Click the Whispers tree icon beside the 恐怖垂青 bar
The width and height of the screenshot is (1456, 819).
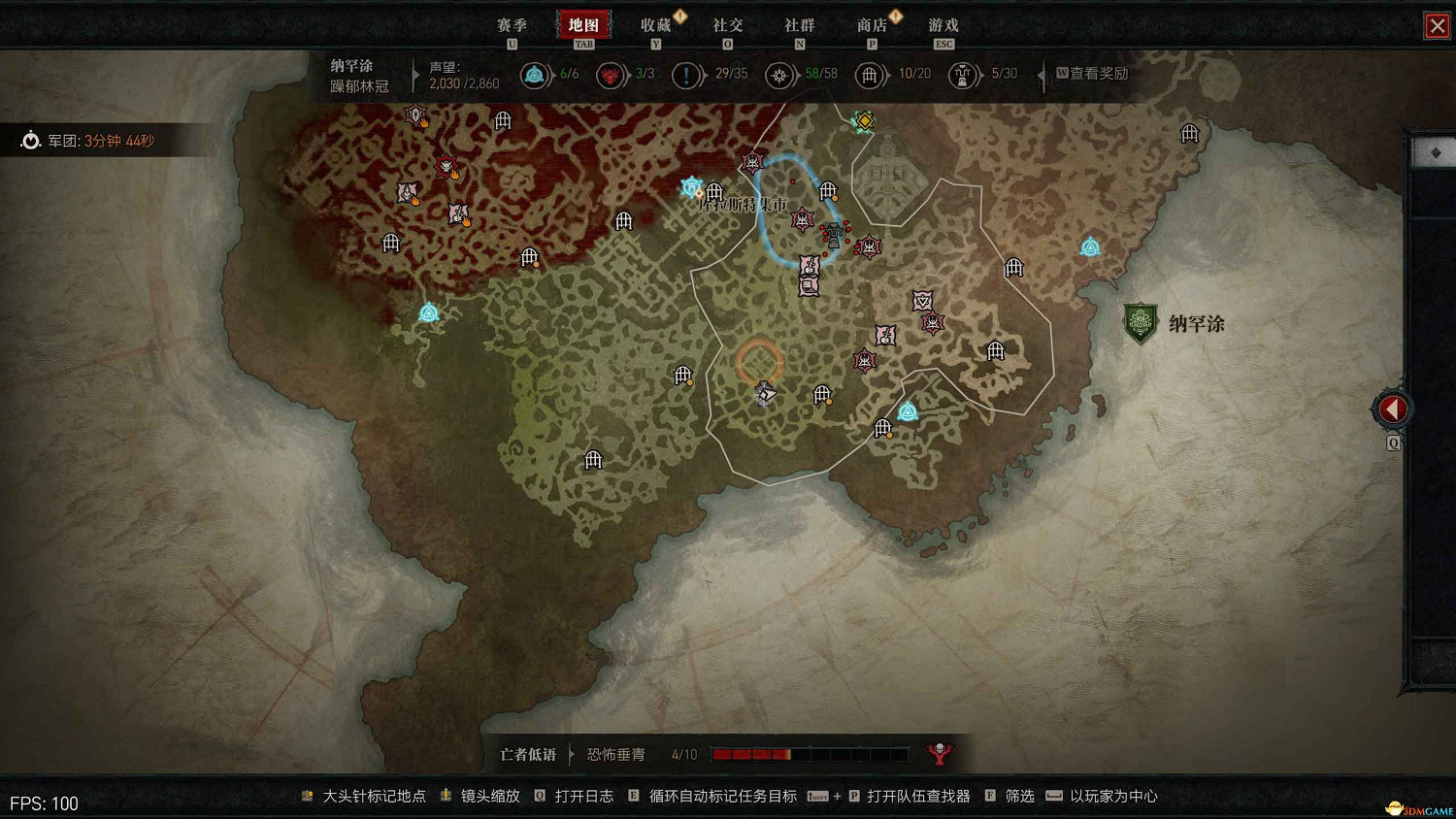940,753
